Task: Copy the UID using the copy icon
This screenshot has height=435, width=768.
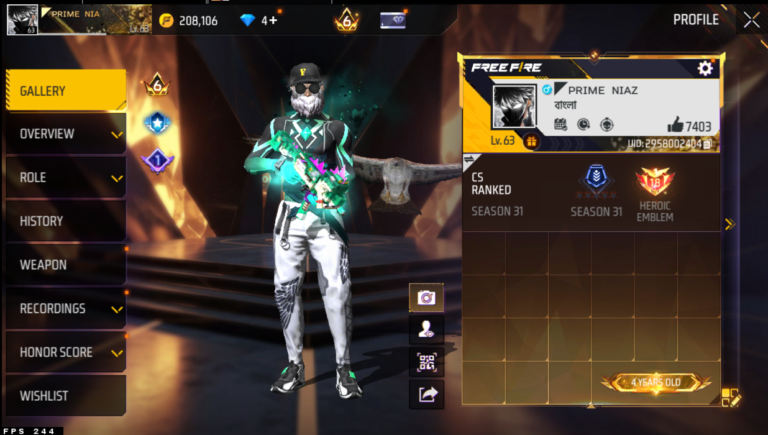Action: point(707,144)
